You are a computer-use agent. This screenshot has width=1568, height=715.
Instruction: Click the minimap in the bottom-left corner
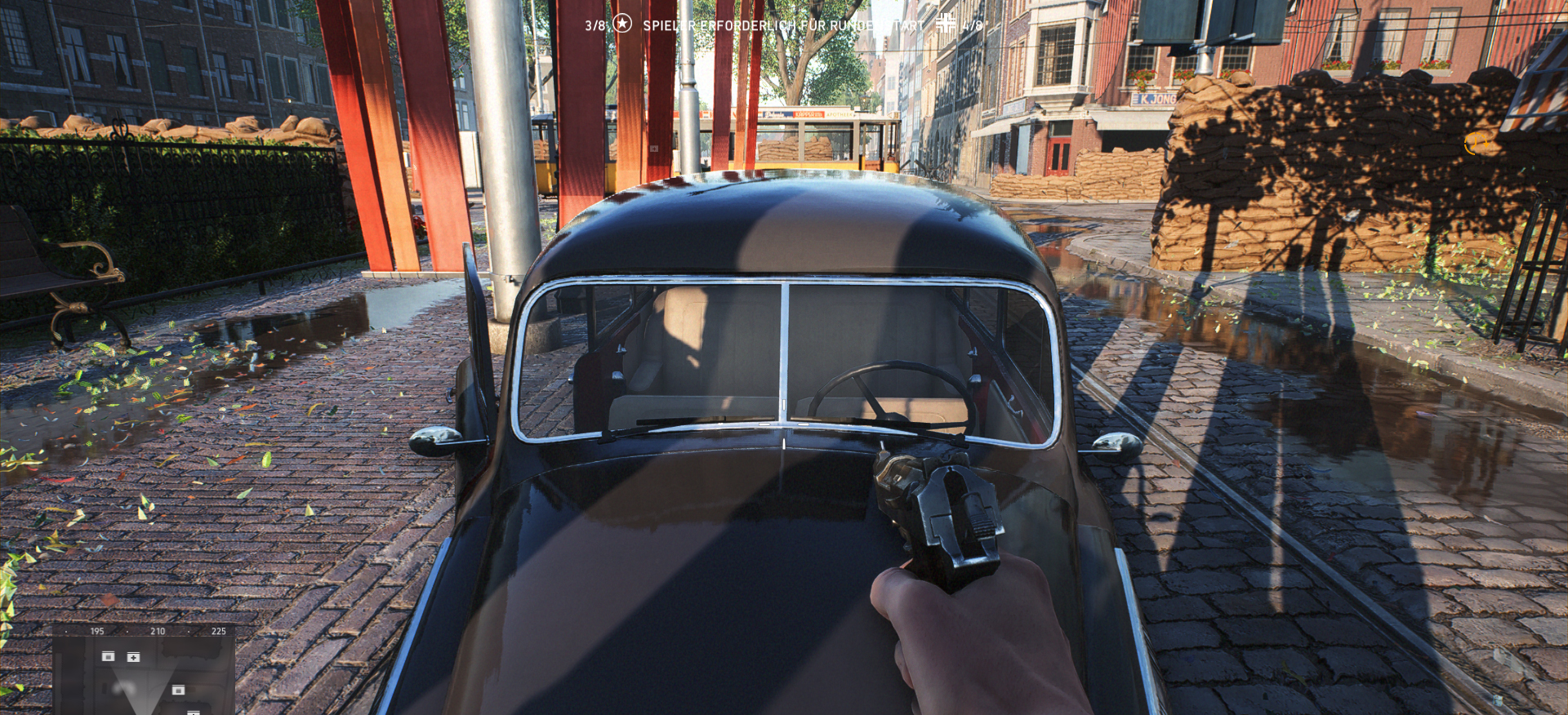[144, 671]
